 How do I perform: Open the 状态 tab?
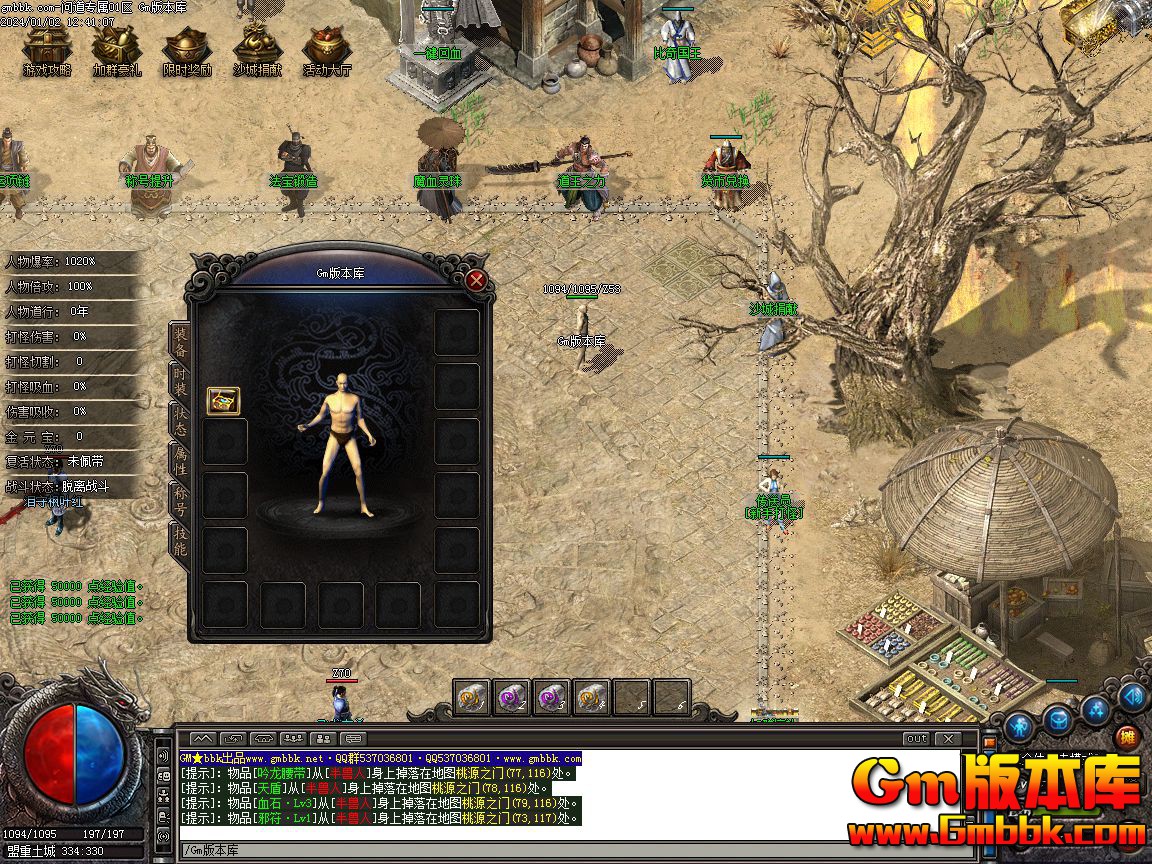tap(180, 420)
